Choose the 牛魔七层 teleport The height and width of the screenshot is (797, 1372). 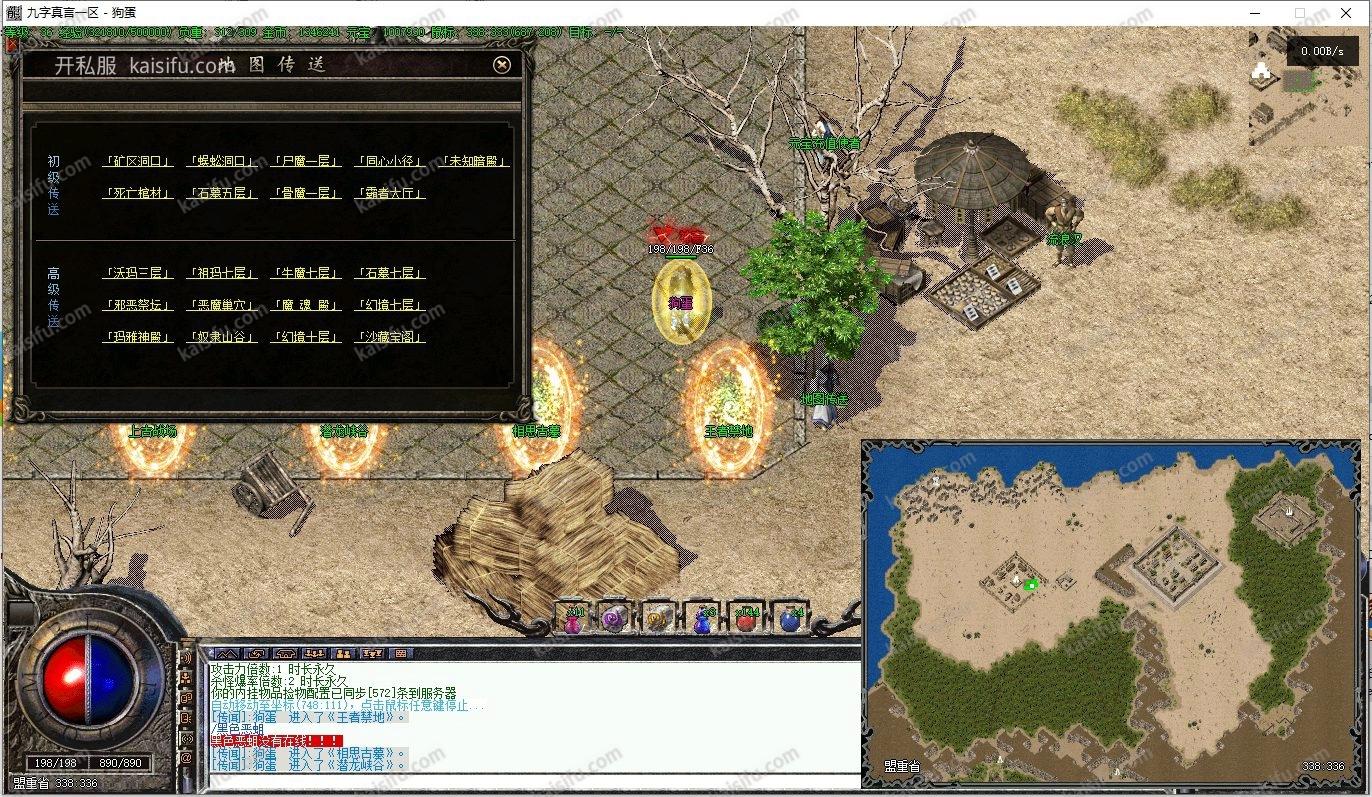[306, 273]
